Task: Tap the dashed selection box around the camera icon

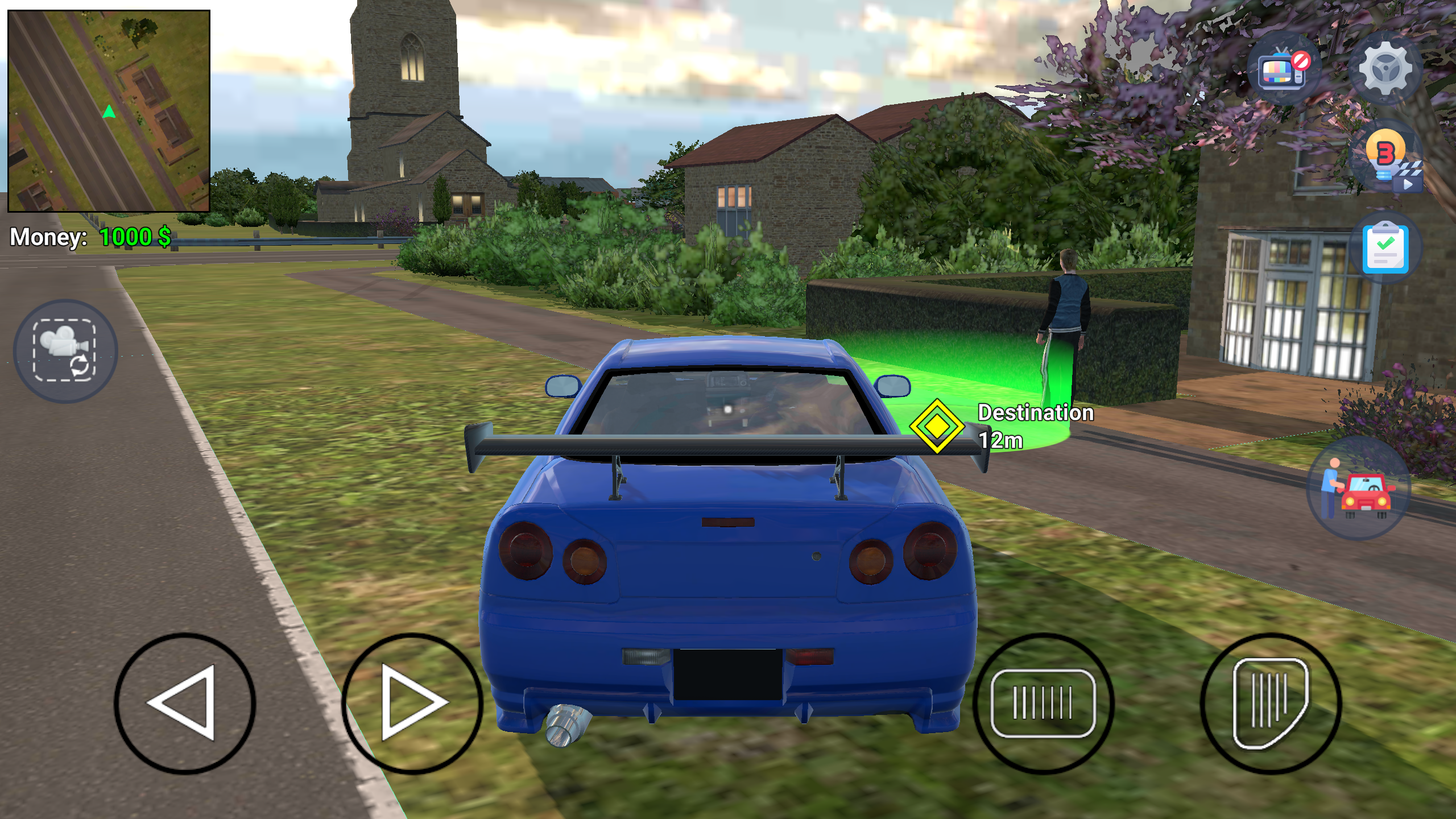Action: click(x=64, y=353)
